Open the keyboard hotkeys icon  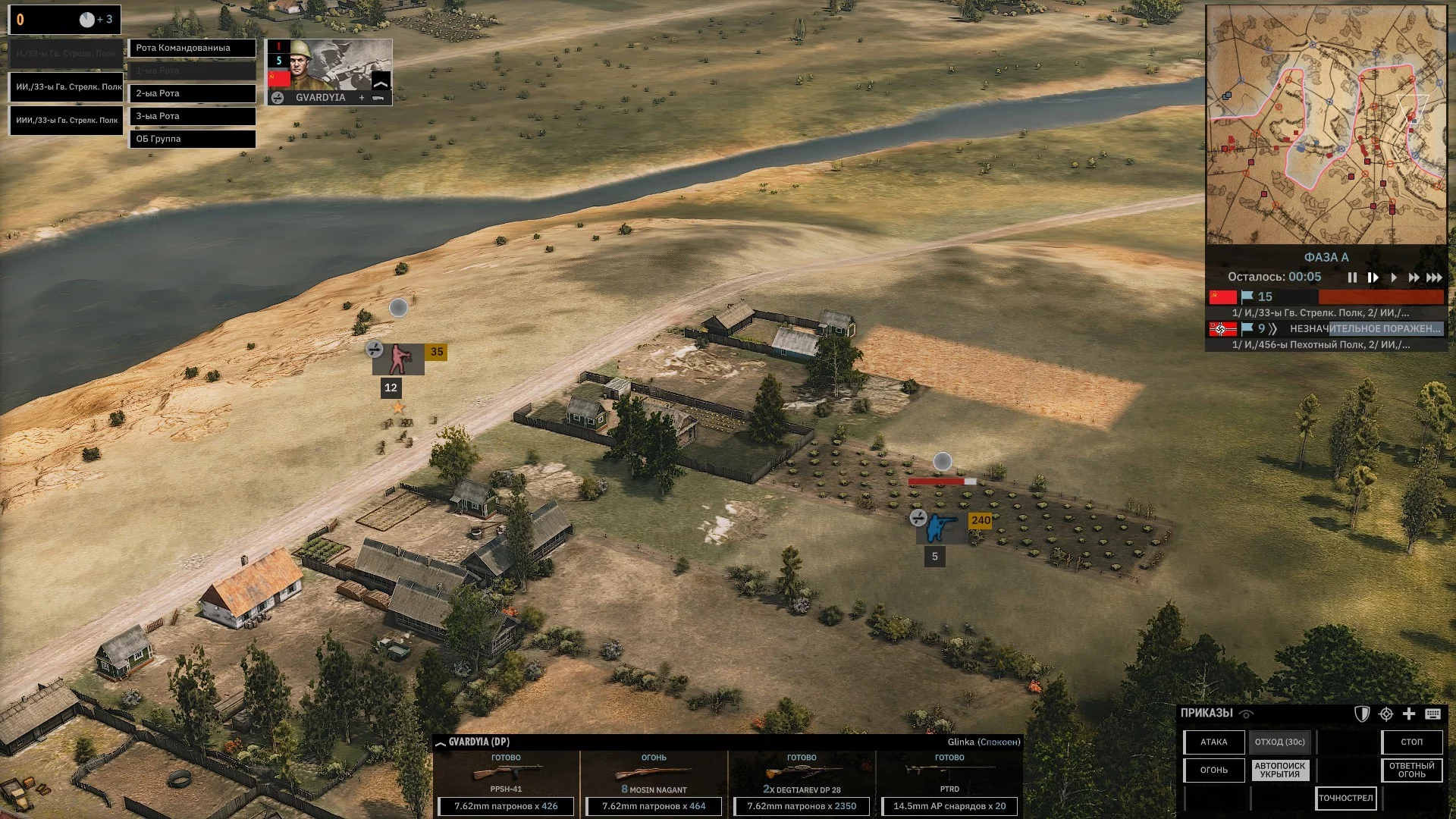point(1432,714)
